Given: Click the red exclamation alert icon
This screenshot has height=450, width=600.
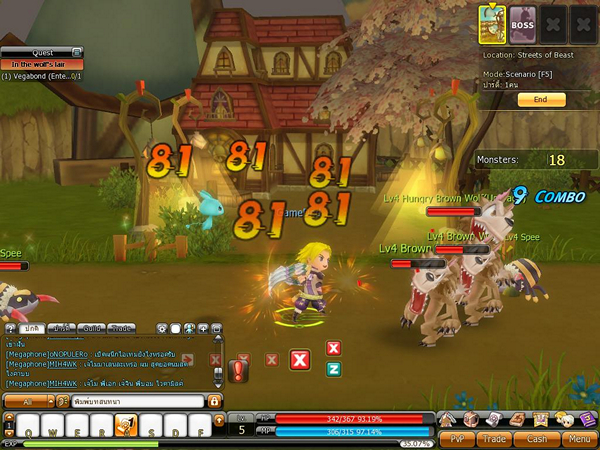Looking at the screenshot, I should [x=237, y=371].
